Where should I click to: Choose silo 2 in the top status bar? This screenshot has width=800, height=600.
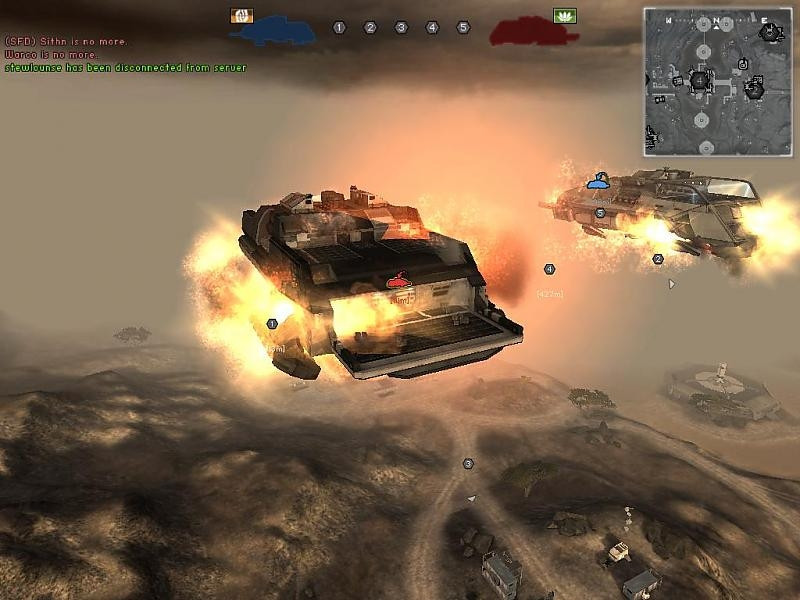pos(370,28)
